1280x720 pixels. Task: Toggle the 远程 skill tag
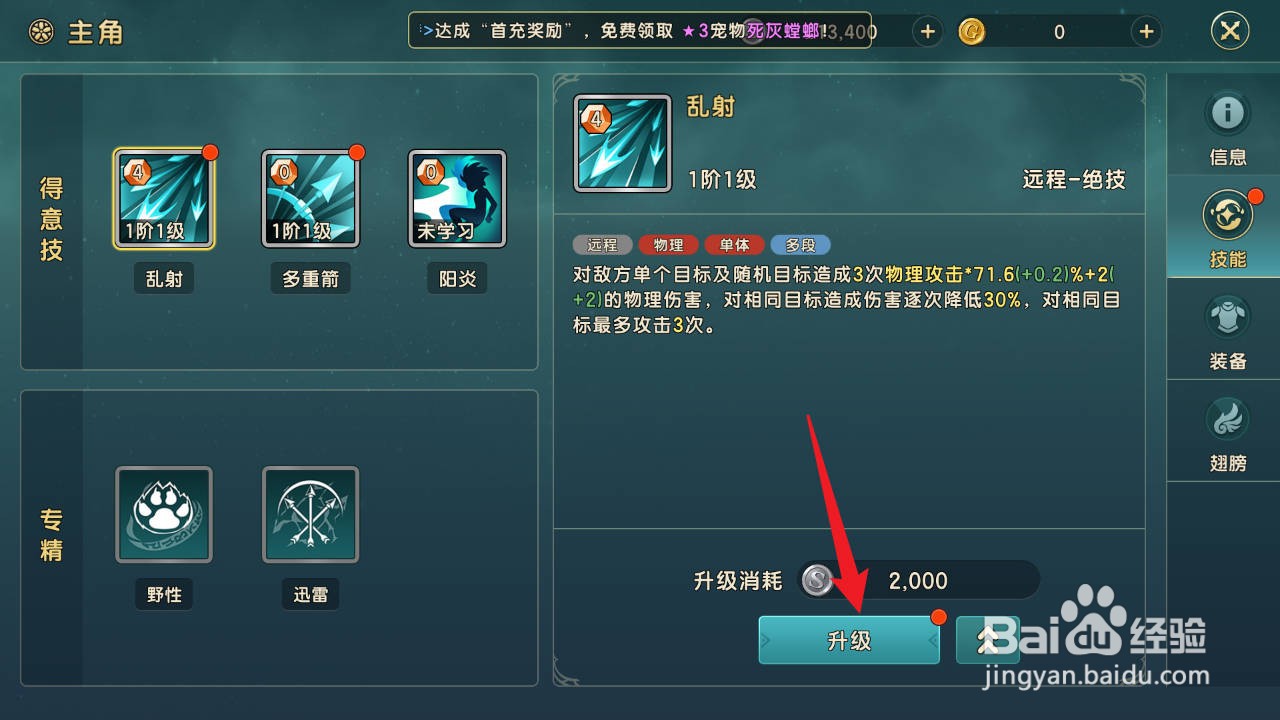tap(601, 245)
